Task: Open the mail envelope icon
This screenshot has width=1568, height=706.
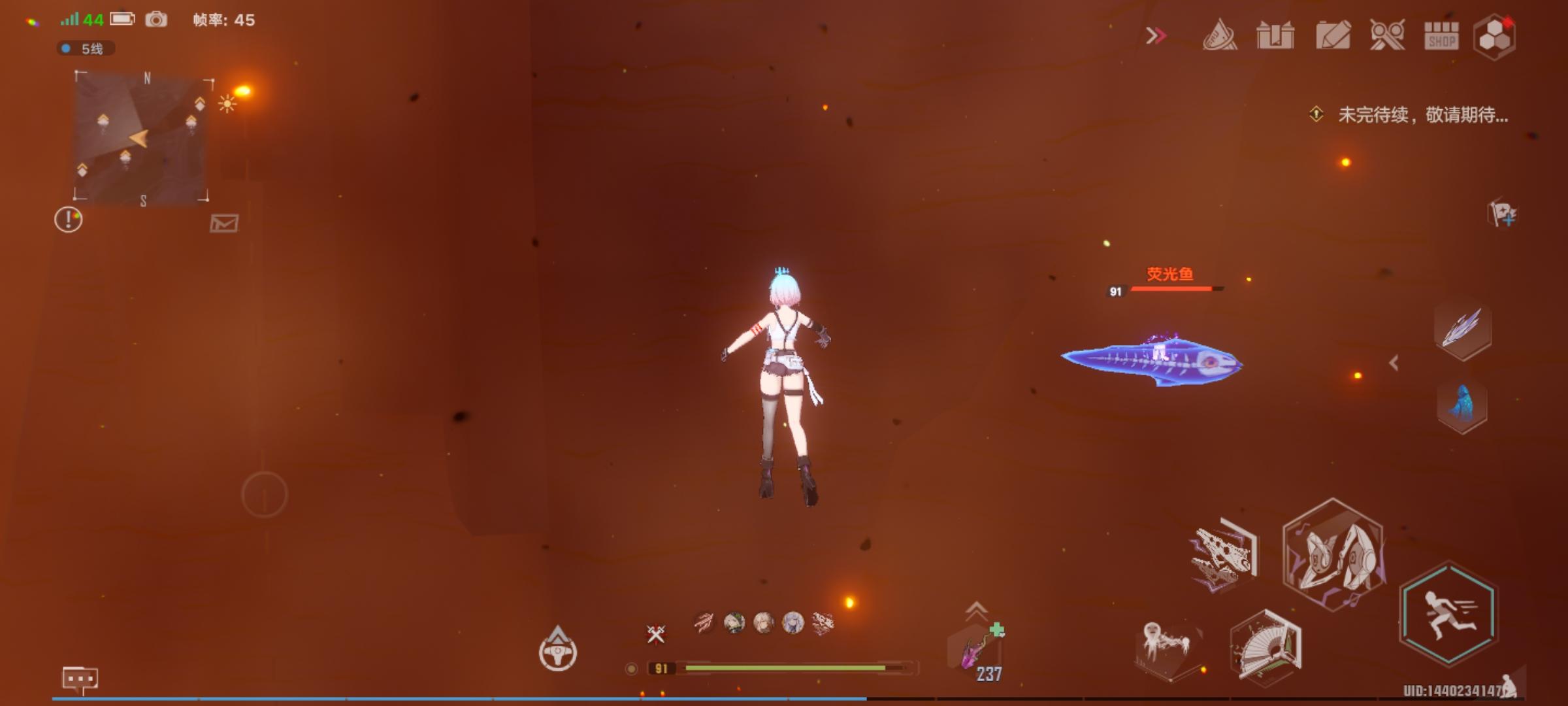Action: click(224, 224)
